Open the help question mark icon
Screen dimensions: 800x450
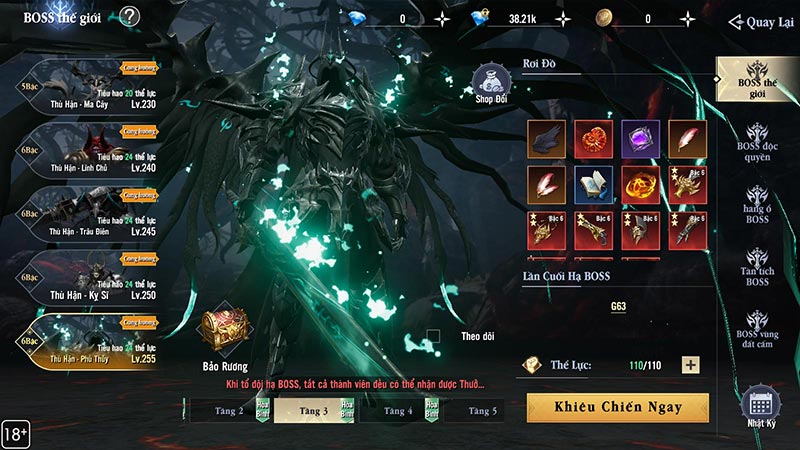[x=130, y=16]
